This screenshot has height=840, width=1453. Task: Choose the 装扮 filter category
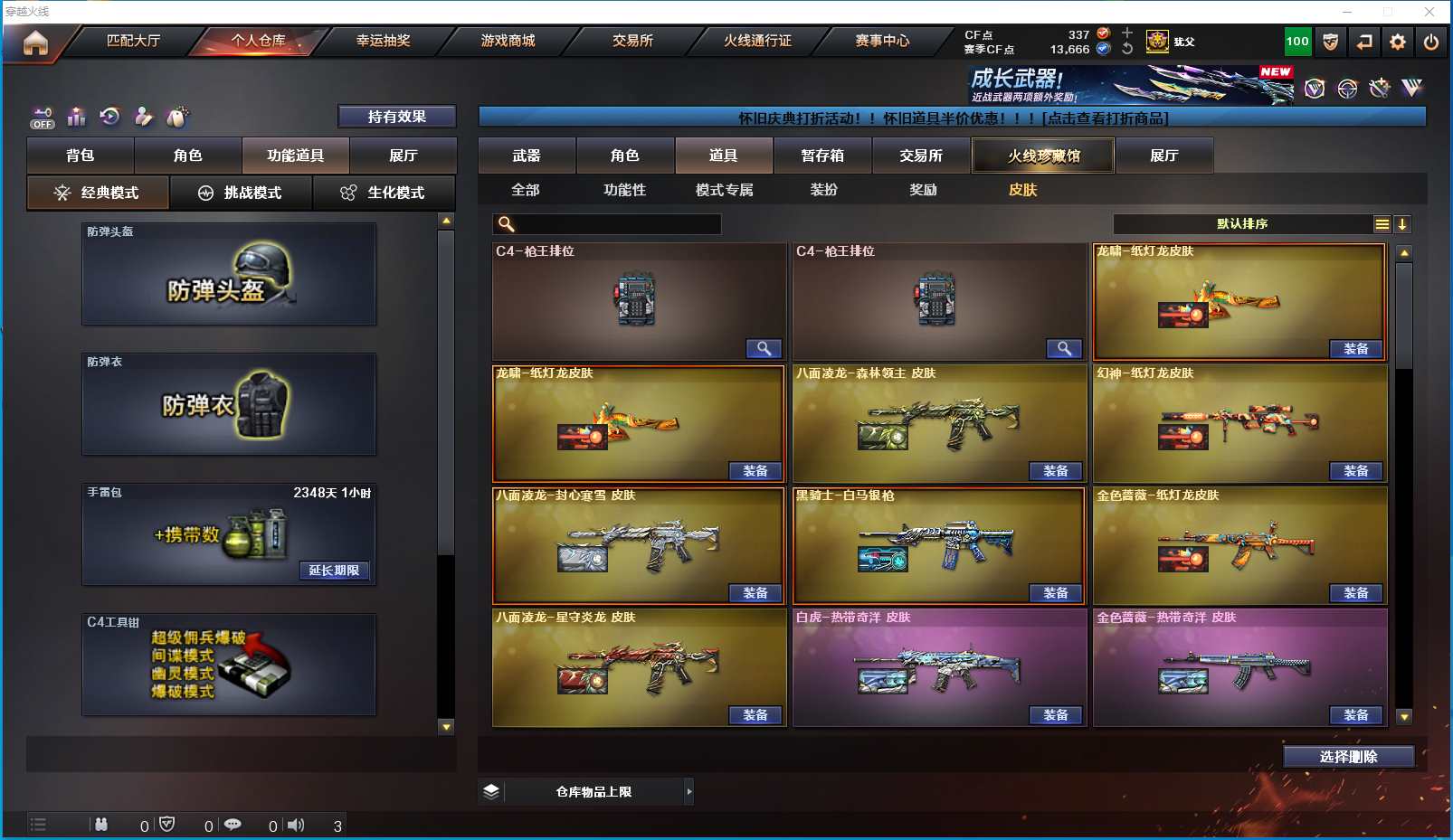coord(823,190)
